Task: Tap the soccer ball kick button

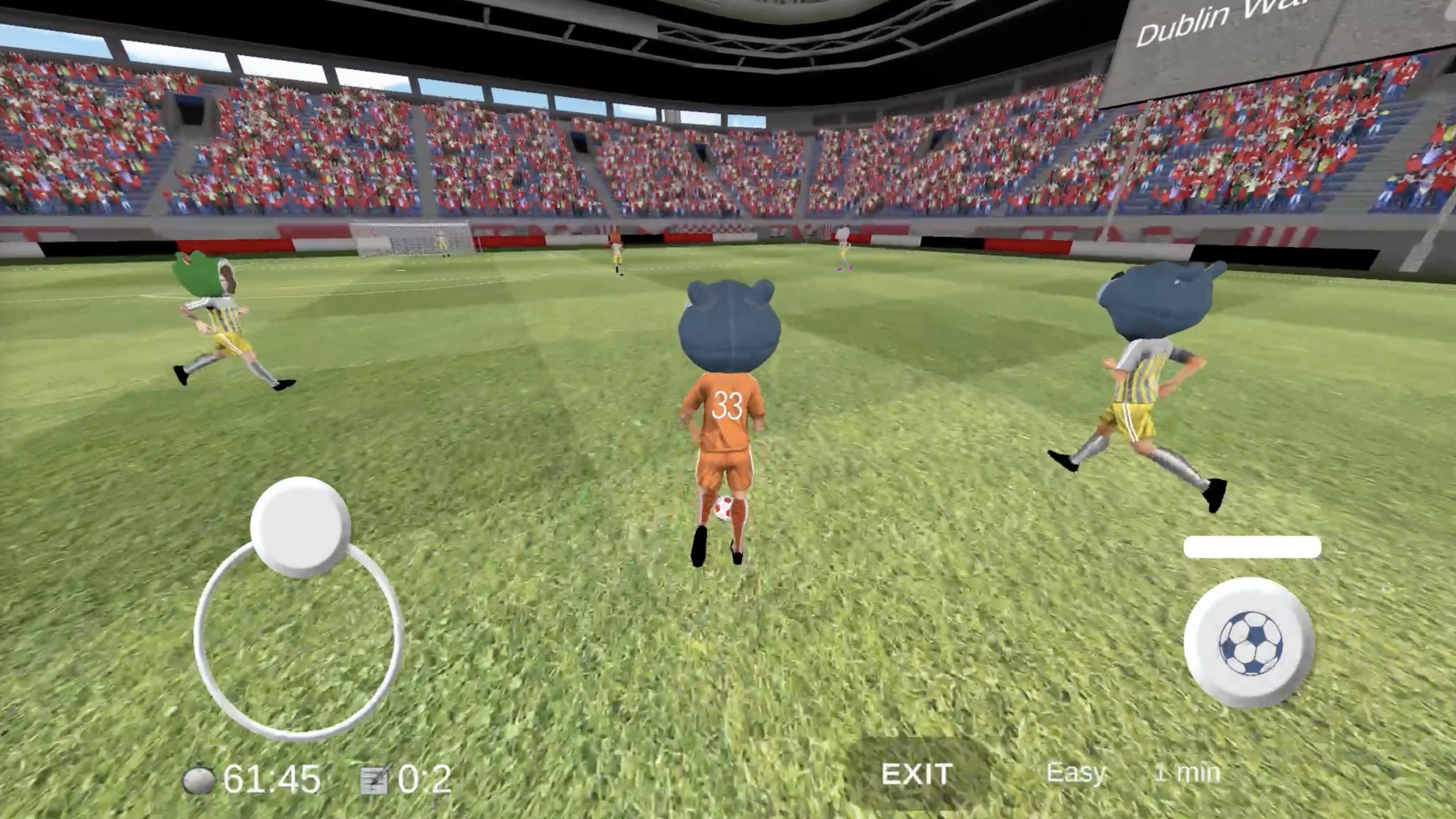Action: coord(1250,643)
